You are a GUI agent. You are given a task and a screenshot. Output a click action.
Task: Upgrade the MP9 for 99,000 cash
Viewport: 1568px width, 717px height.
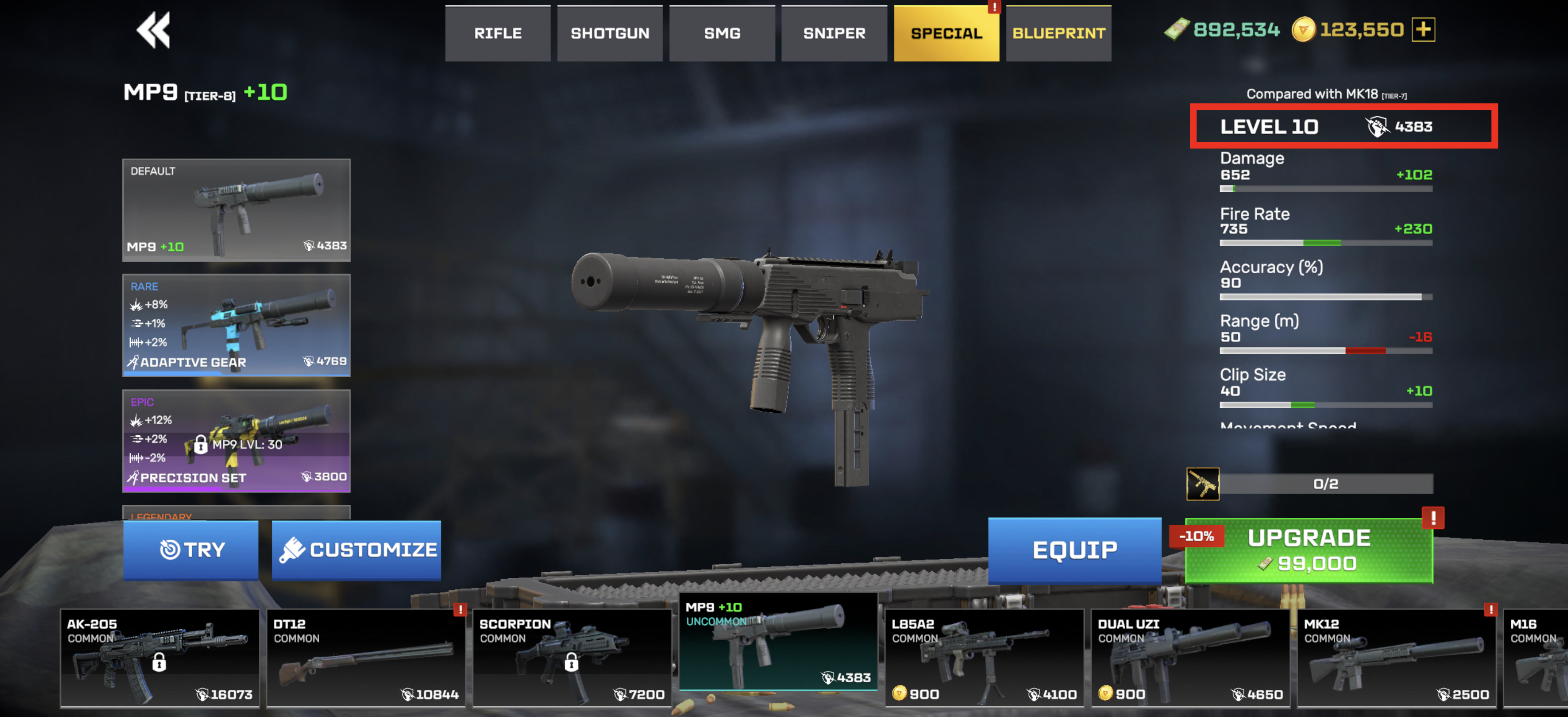pos(1309,550)
